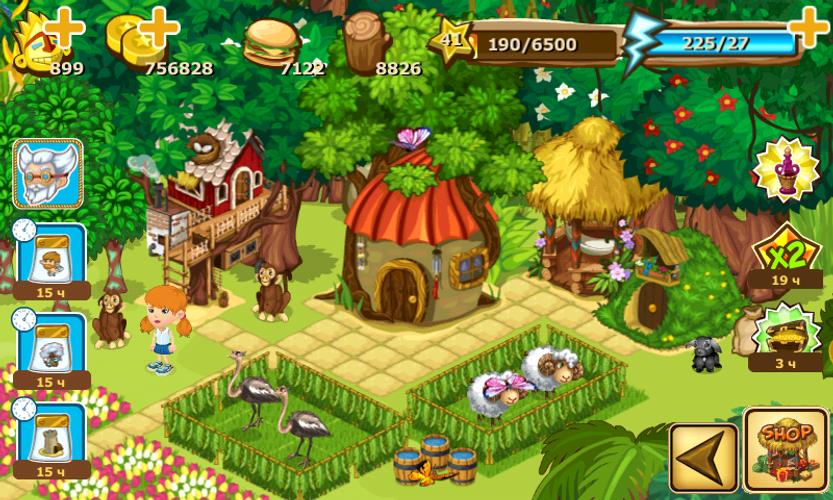Open the Shop hut button
Viewport: 833px width, 500px height.
[x=785, y=449]
